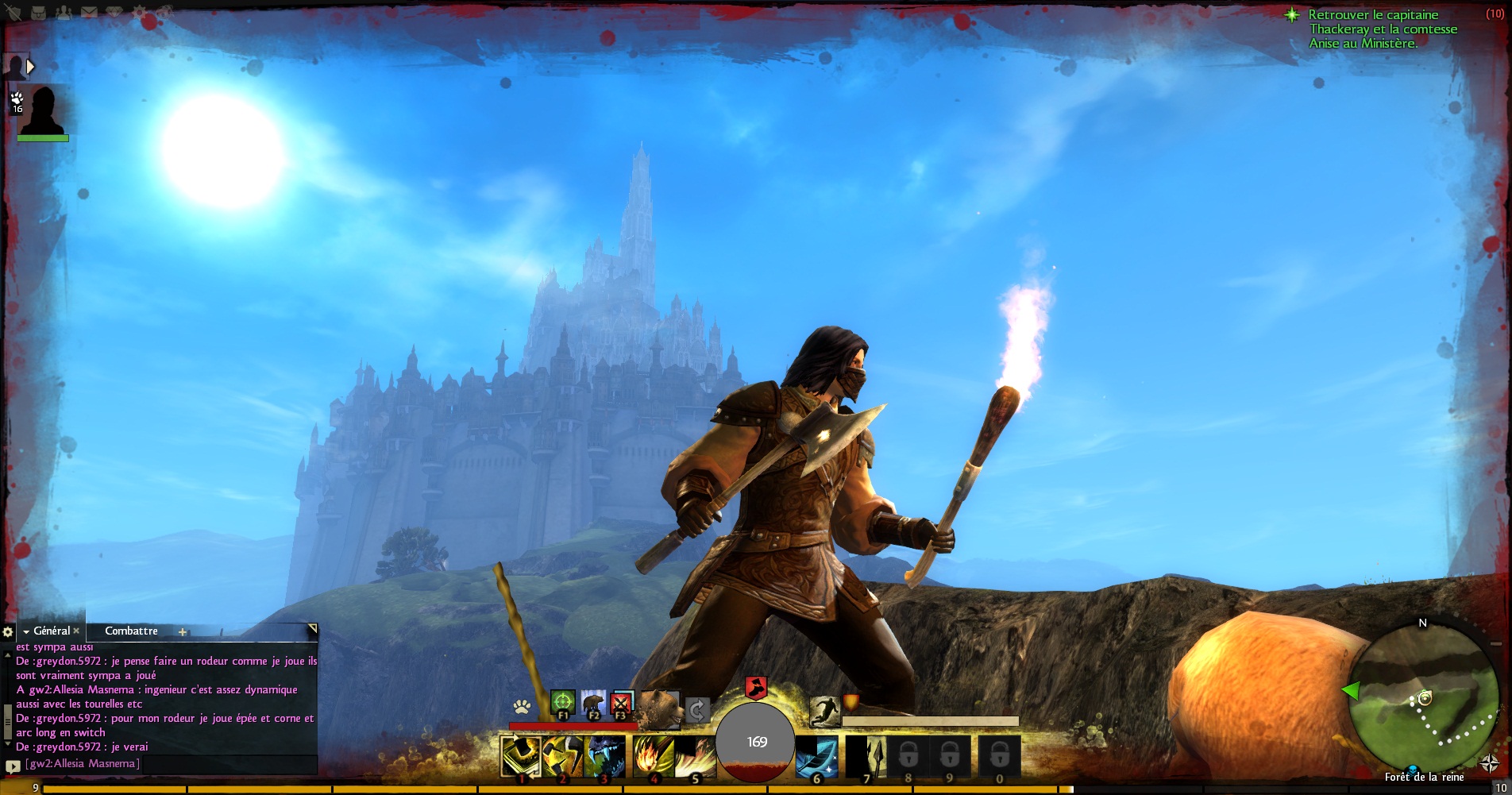Switch to the Combattre chat tab
The height and width of the screenshot is (795, 1512).
[x=131, y=631]
